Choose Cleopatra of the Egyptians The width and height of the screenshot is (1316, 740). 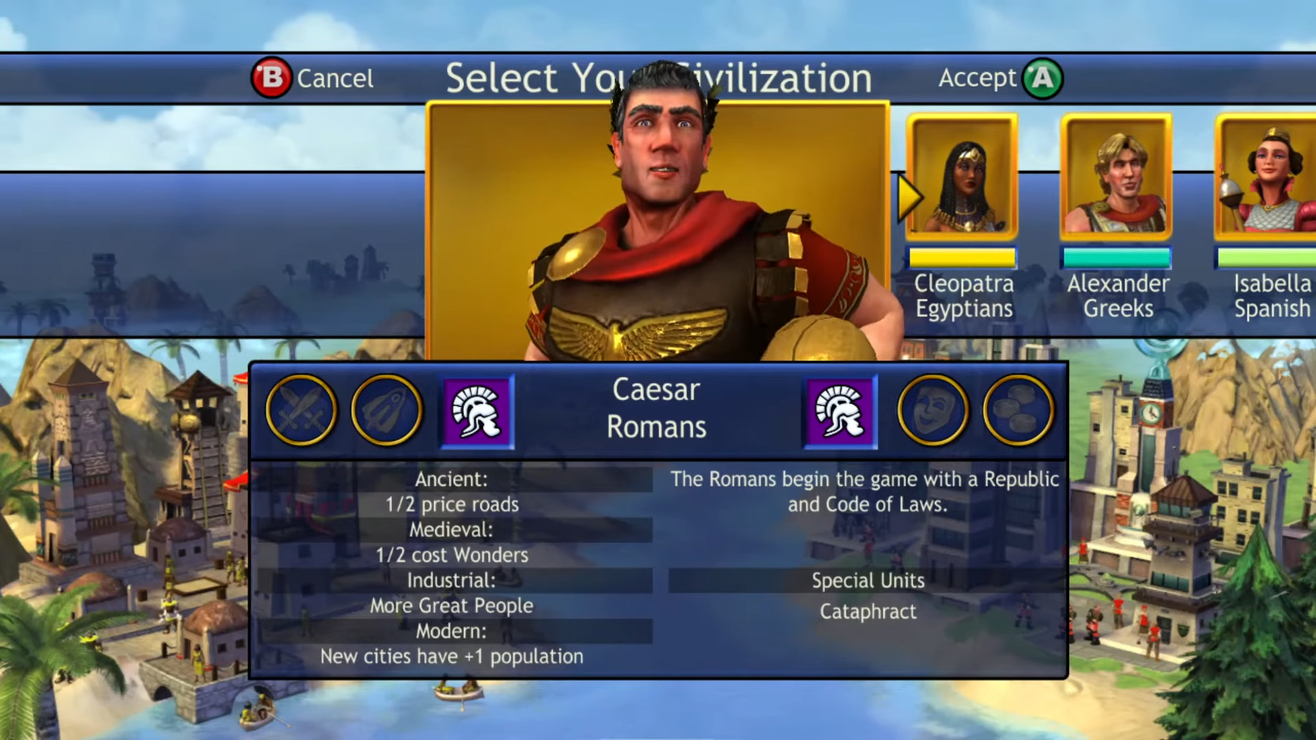962,178
